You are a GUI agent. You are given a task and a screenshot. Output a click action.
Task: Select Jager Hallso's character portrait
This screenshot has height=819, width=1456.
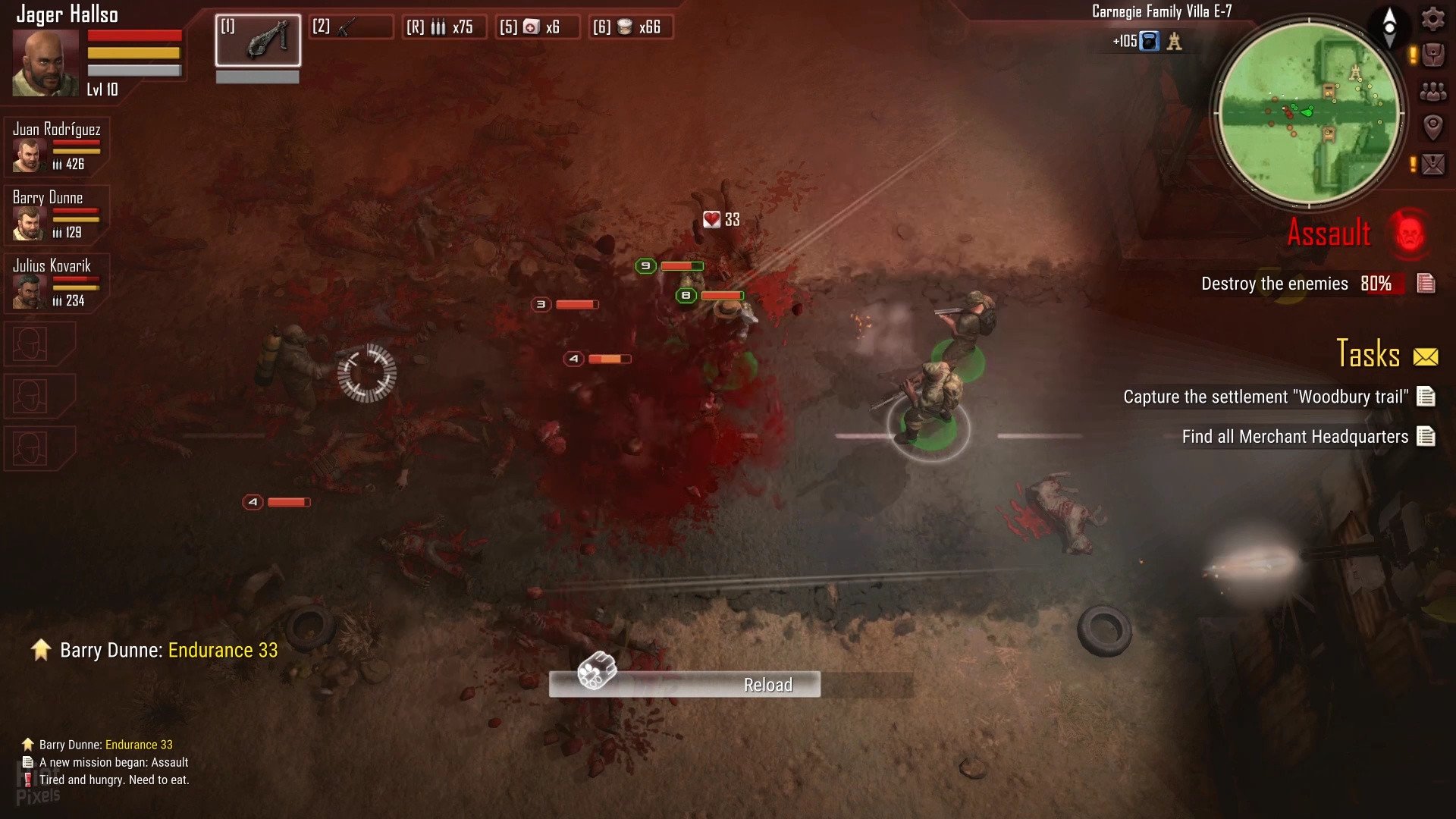tap(45, 64)
